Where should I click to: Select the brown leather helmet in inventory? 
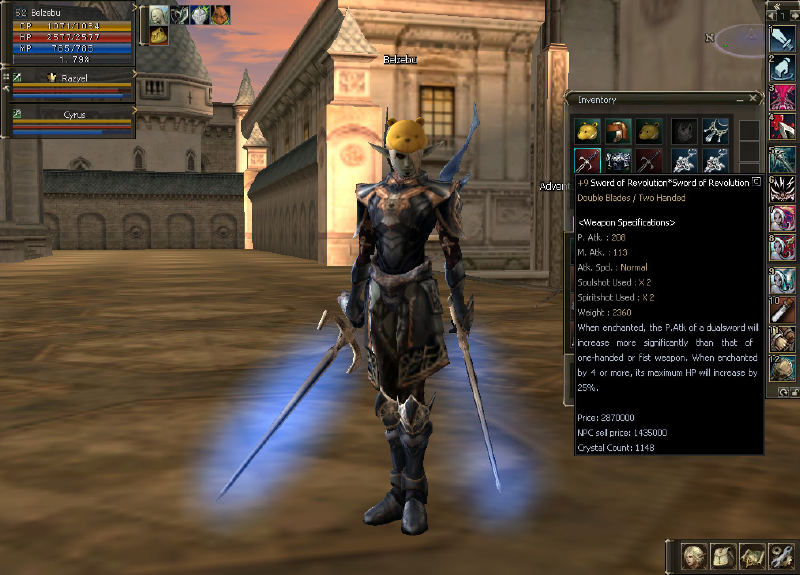click(619, 130)
